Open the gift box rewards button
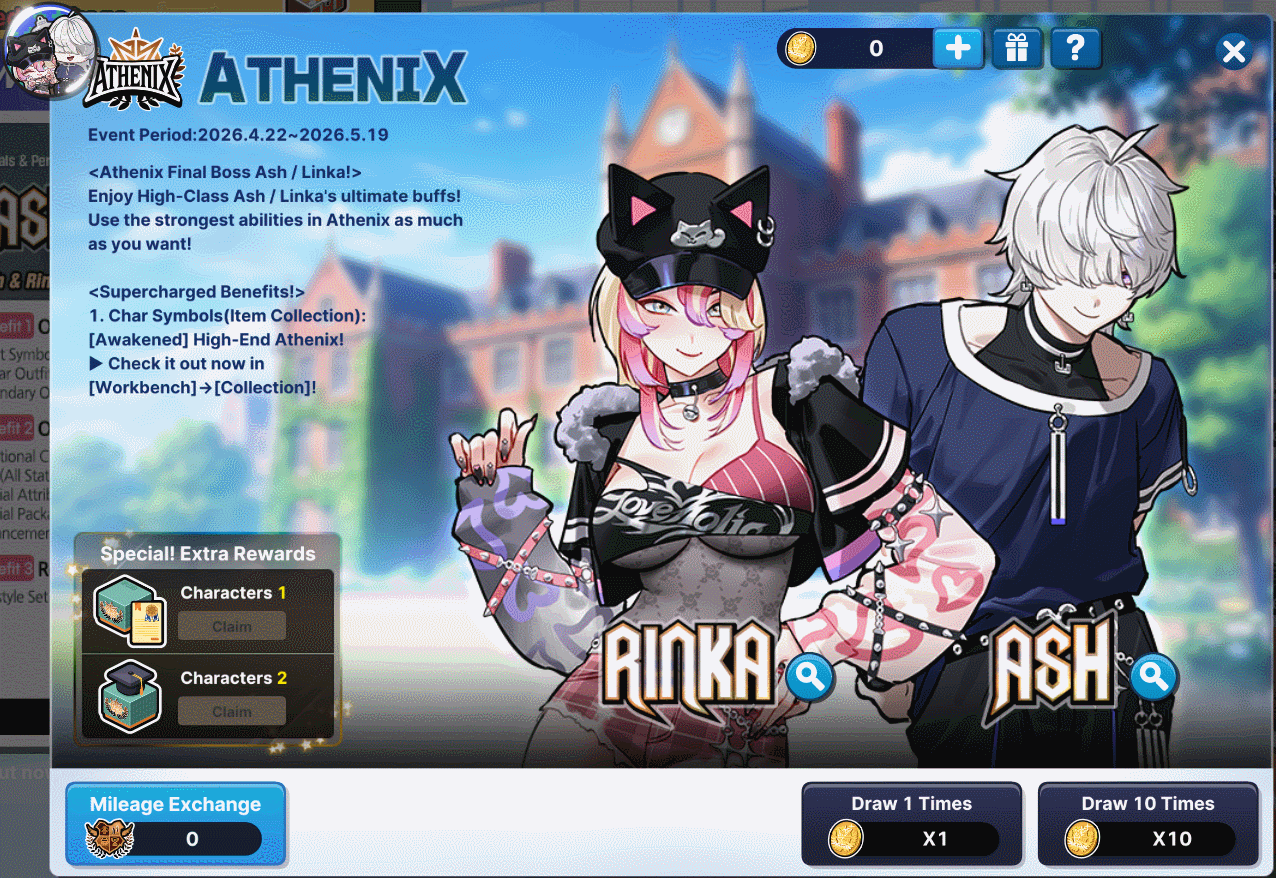 tap(1017, 48)
